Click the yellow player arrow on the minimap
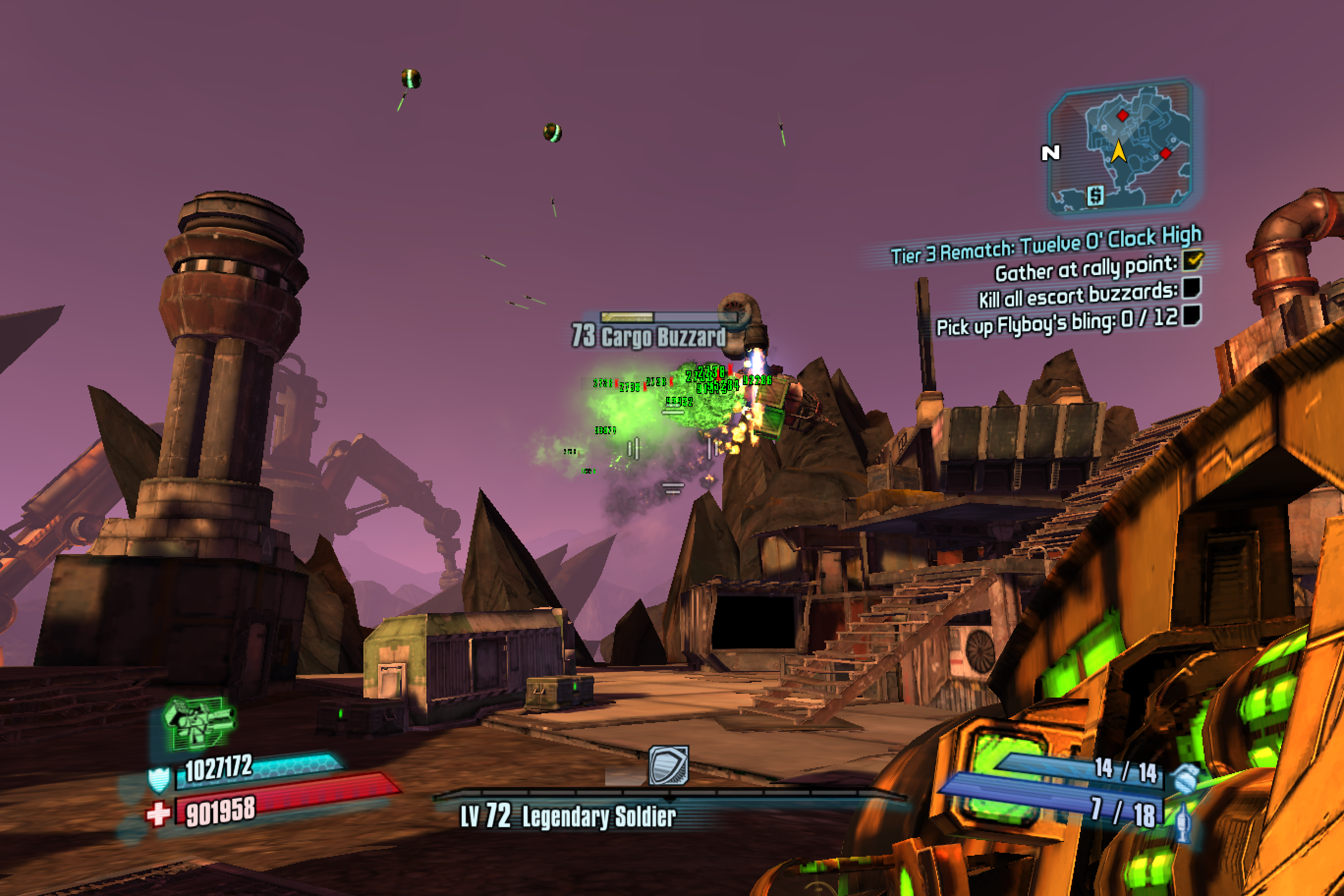1344x896 pixels. tap(1119, 151)
